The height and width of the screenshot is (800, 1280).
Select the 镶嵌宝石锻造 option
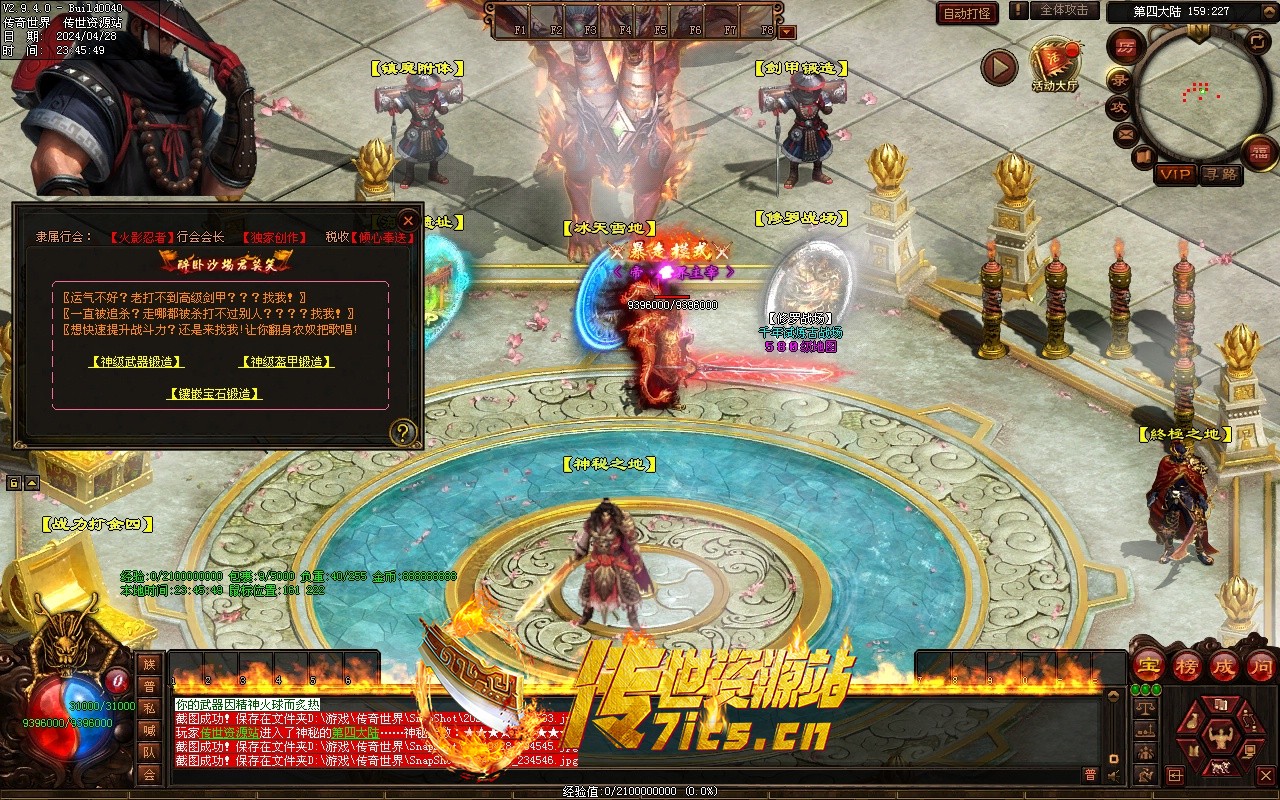click(214, 394)
